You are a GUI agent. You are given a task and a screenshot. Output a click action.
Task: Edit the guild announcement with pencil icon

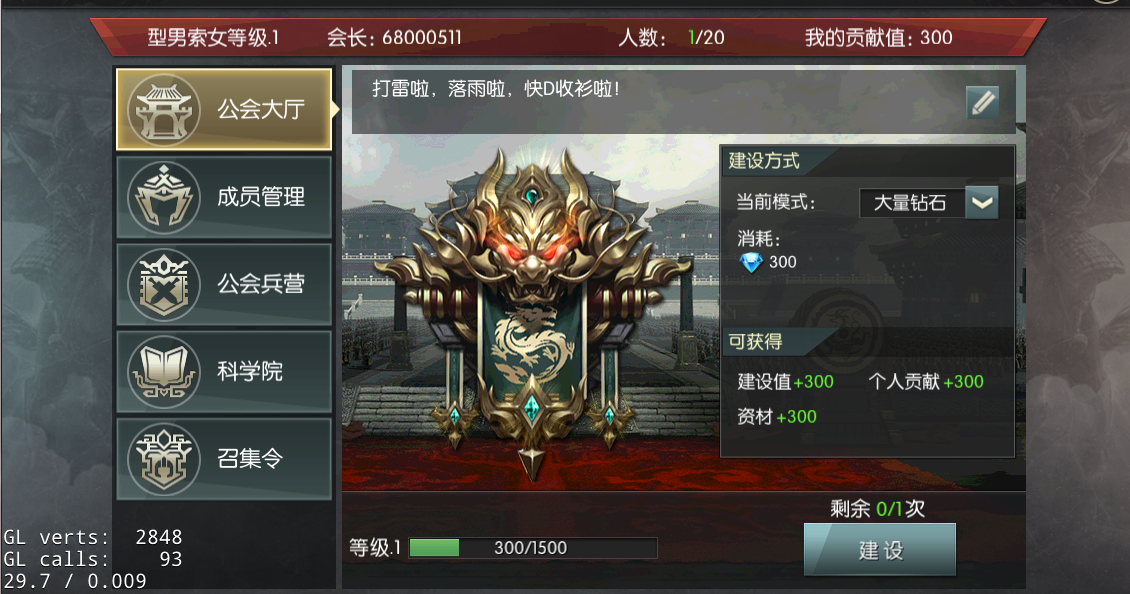pyautogui.click(x=982, y=102)
